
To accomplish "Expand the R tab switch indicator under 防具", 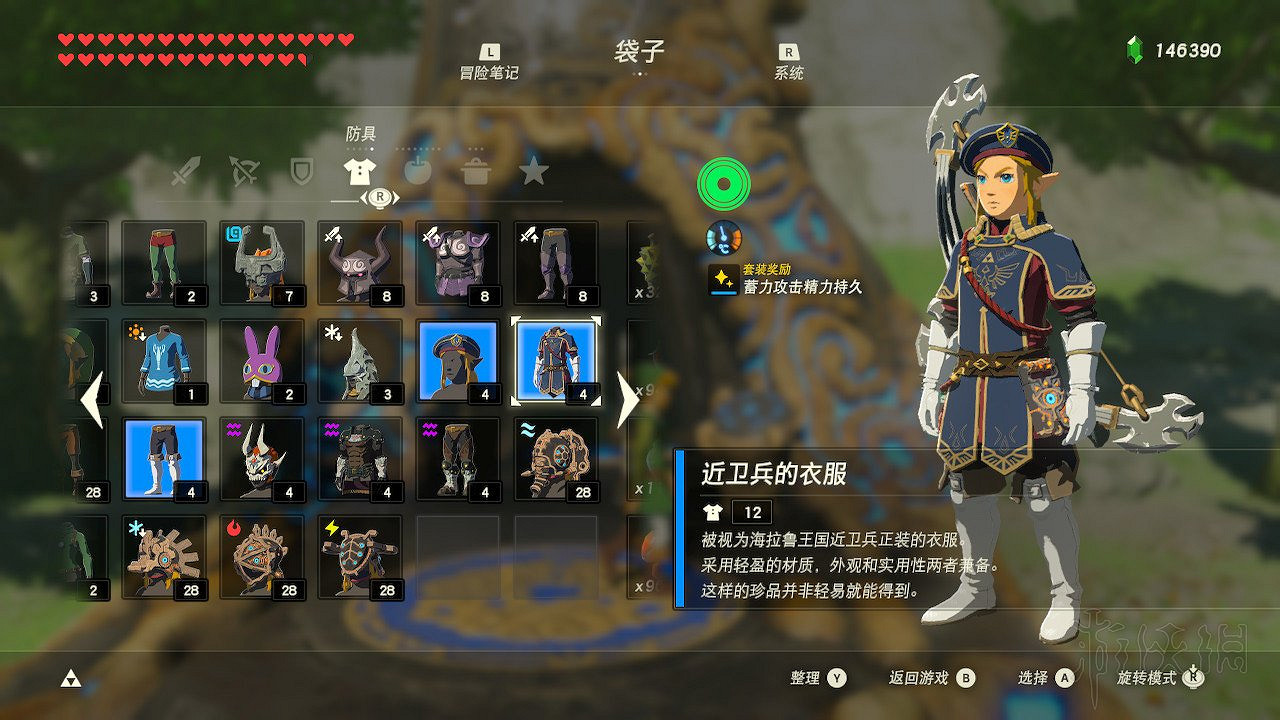I will click(379, 197).
